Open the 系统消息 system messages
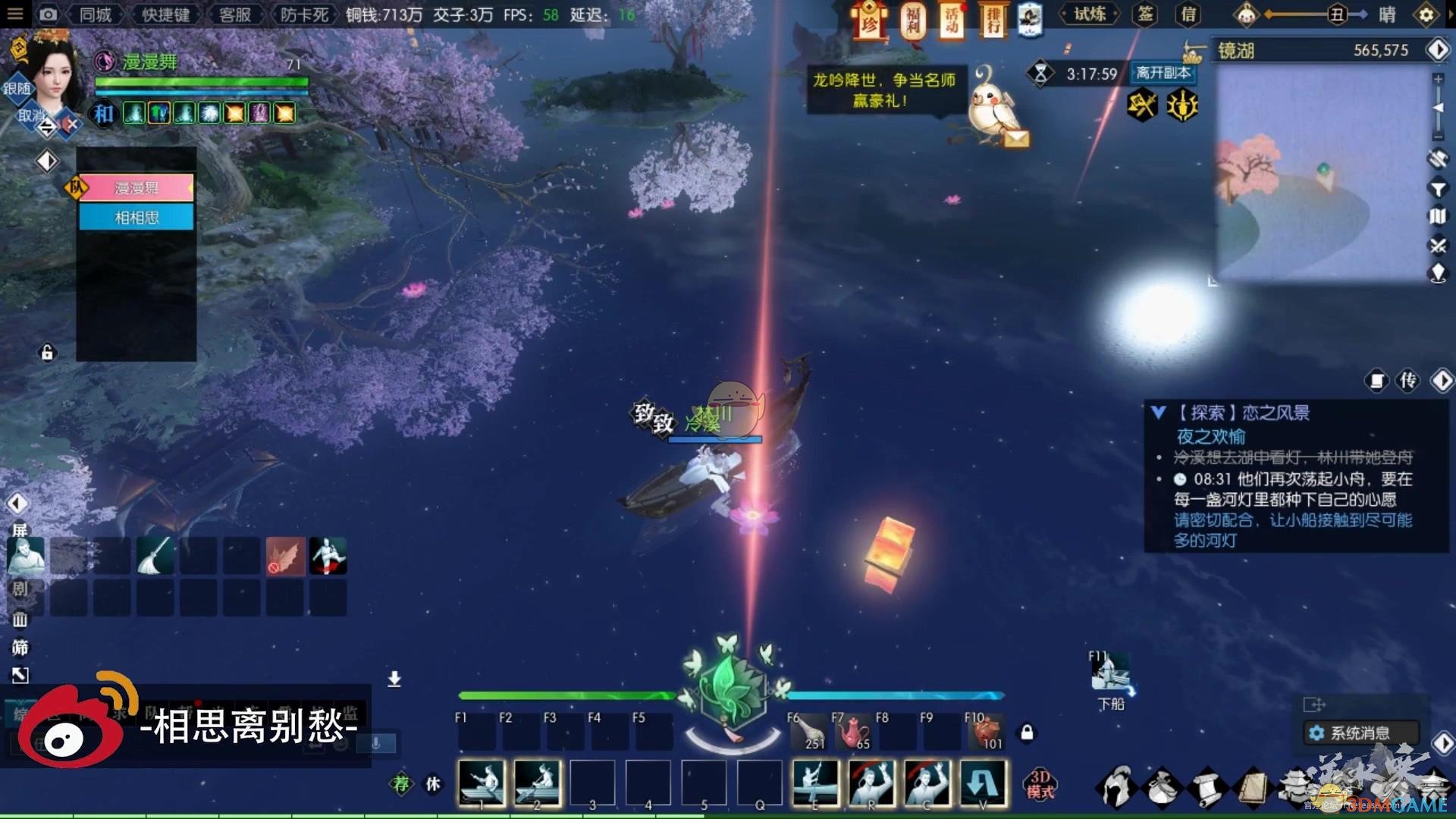 point(1360,733)
